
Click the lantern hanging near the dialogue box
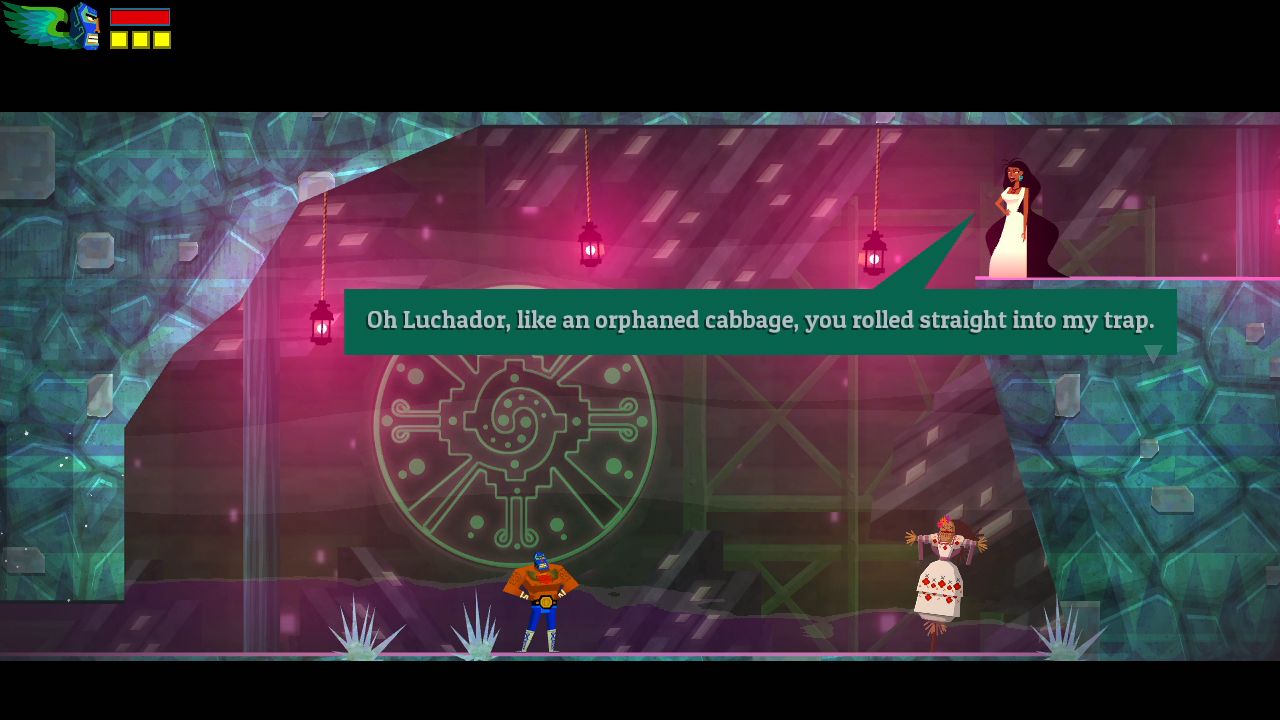click(x=588, y=245)
